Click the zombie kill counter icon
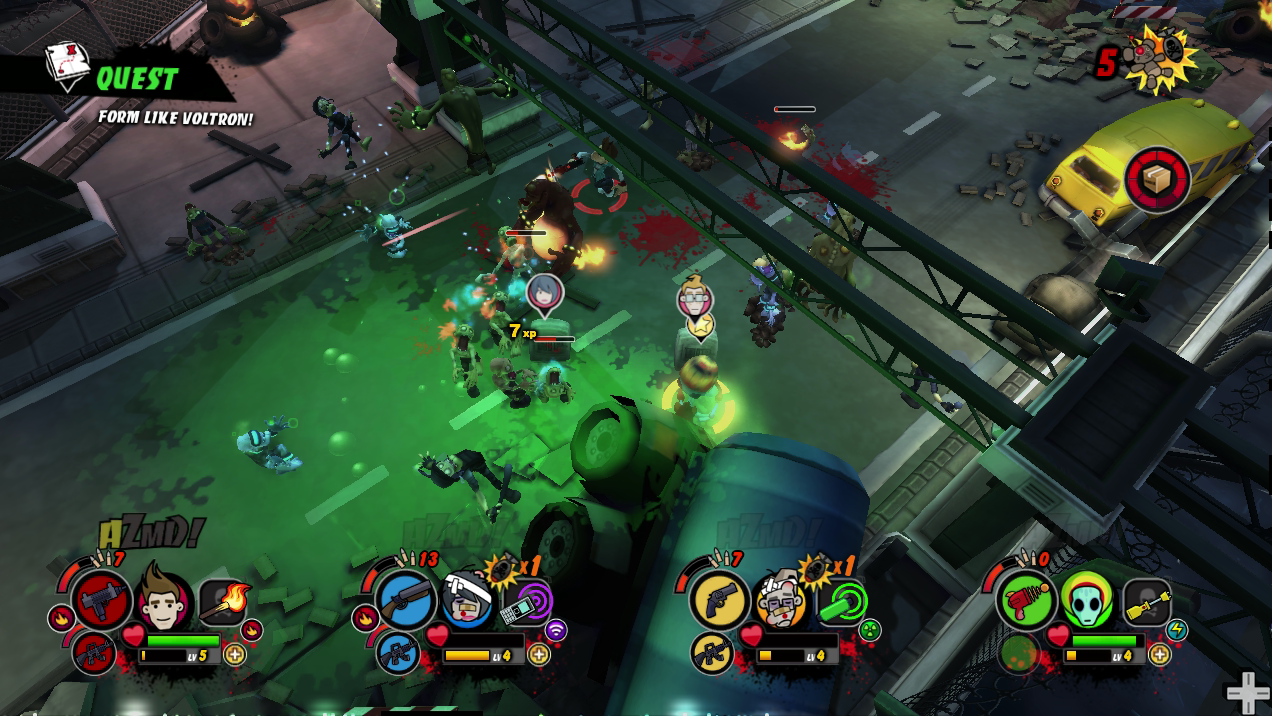1272x716 pixels. (1157, 58)
